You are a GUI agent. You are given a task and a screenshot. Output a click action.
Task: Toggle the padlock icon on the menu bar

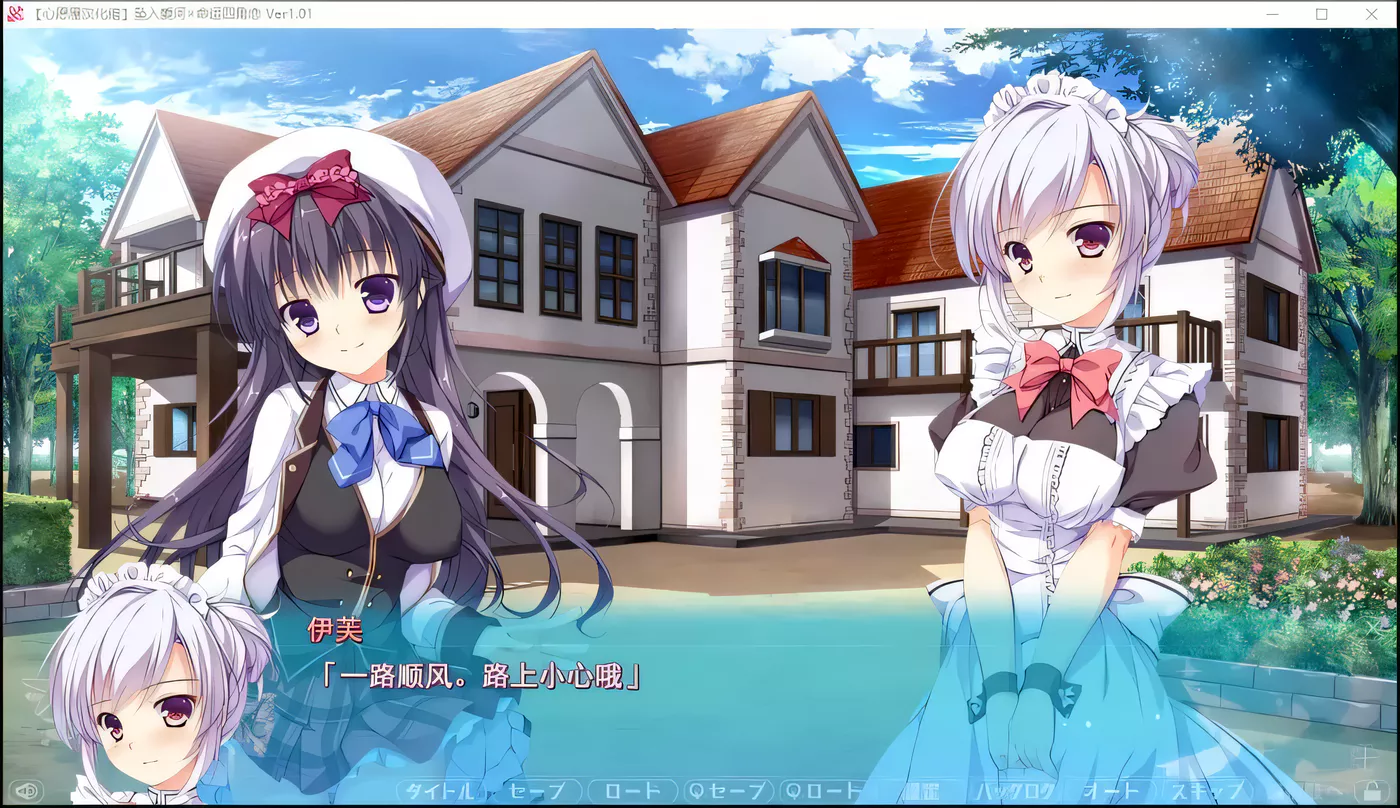click(x=1367, y=790)
